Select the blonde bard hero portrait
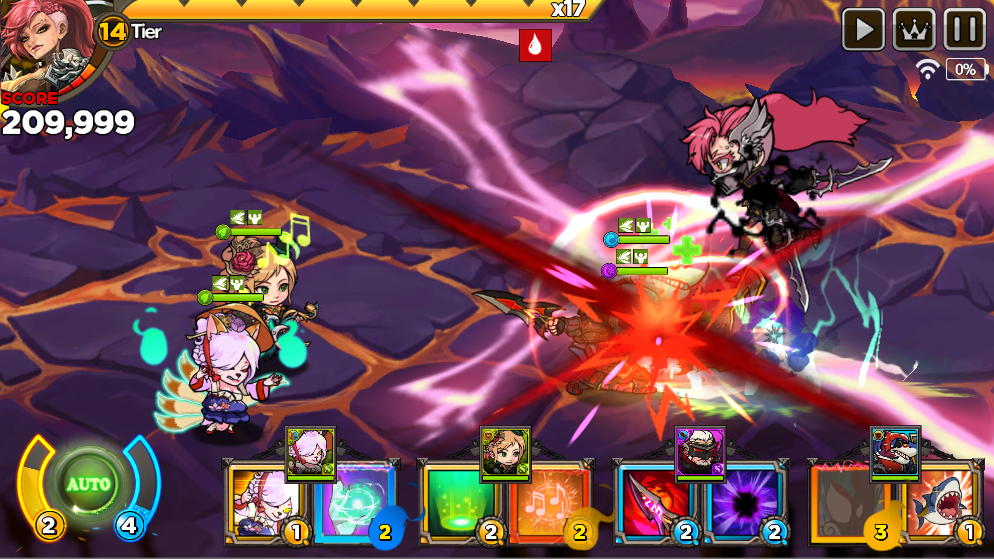This screenshot has width=994, height=559. point(505,450)
